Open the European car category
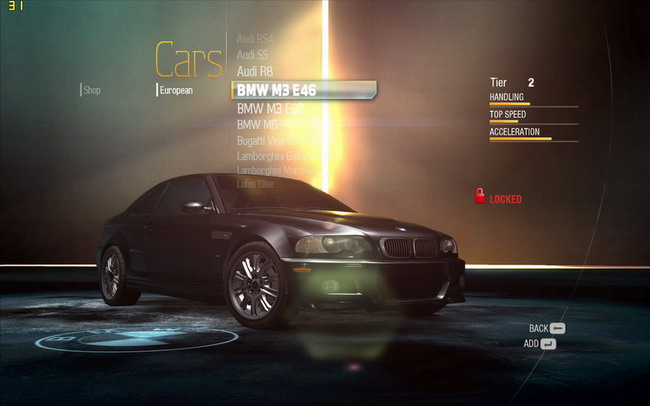Screen dimensions: 650x406 176,90
